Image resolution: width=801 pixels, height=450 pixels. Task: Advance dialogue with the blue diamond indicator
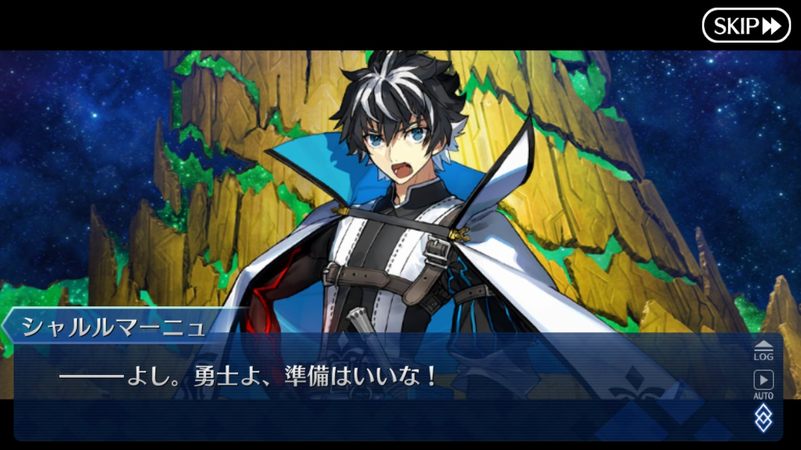tap(763, 417)
